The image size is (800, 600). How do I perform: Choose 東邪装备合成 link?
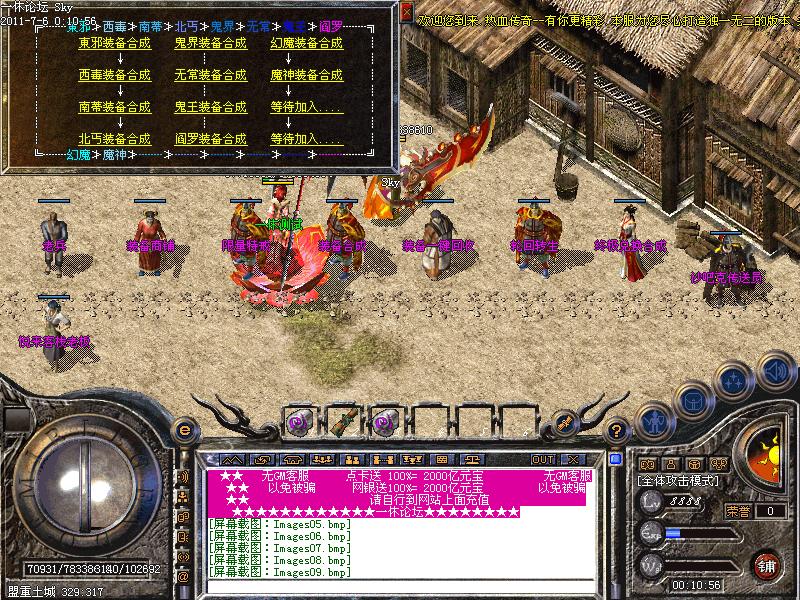tap(114, 43)
